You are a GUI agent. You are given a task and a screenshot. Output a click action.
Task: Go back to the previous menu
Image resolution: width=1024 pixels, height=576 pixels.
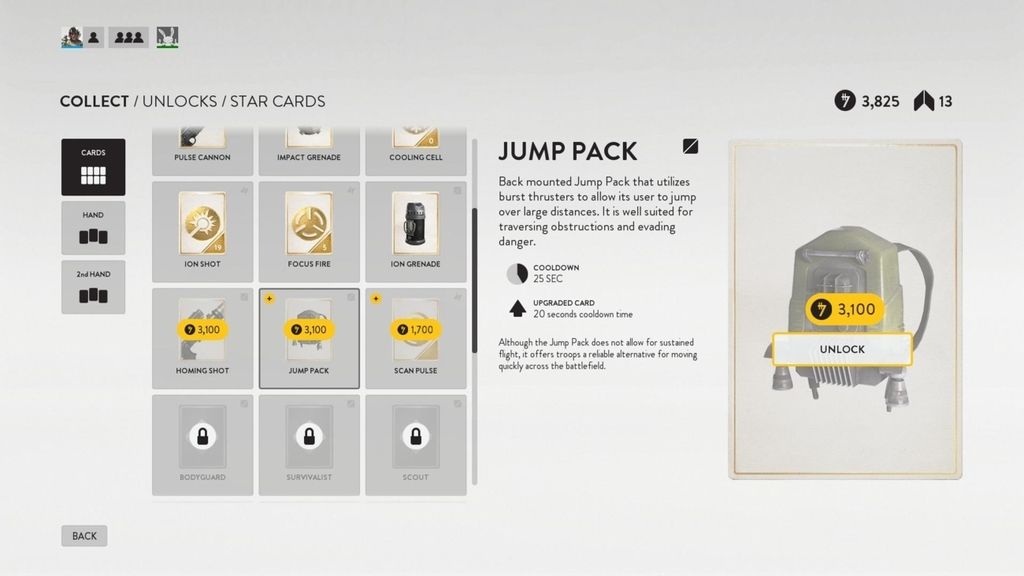84,536
